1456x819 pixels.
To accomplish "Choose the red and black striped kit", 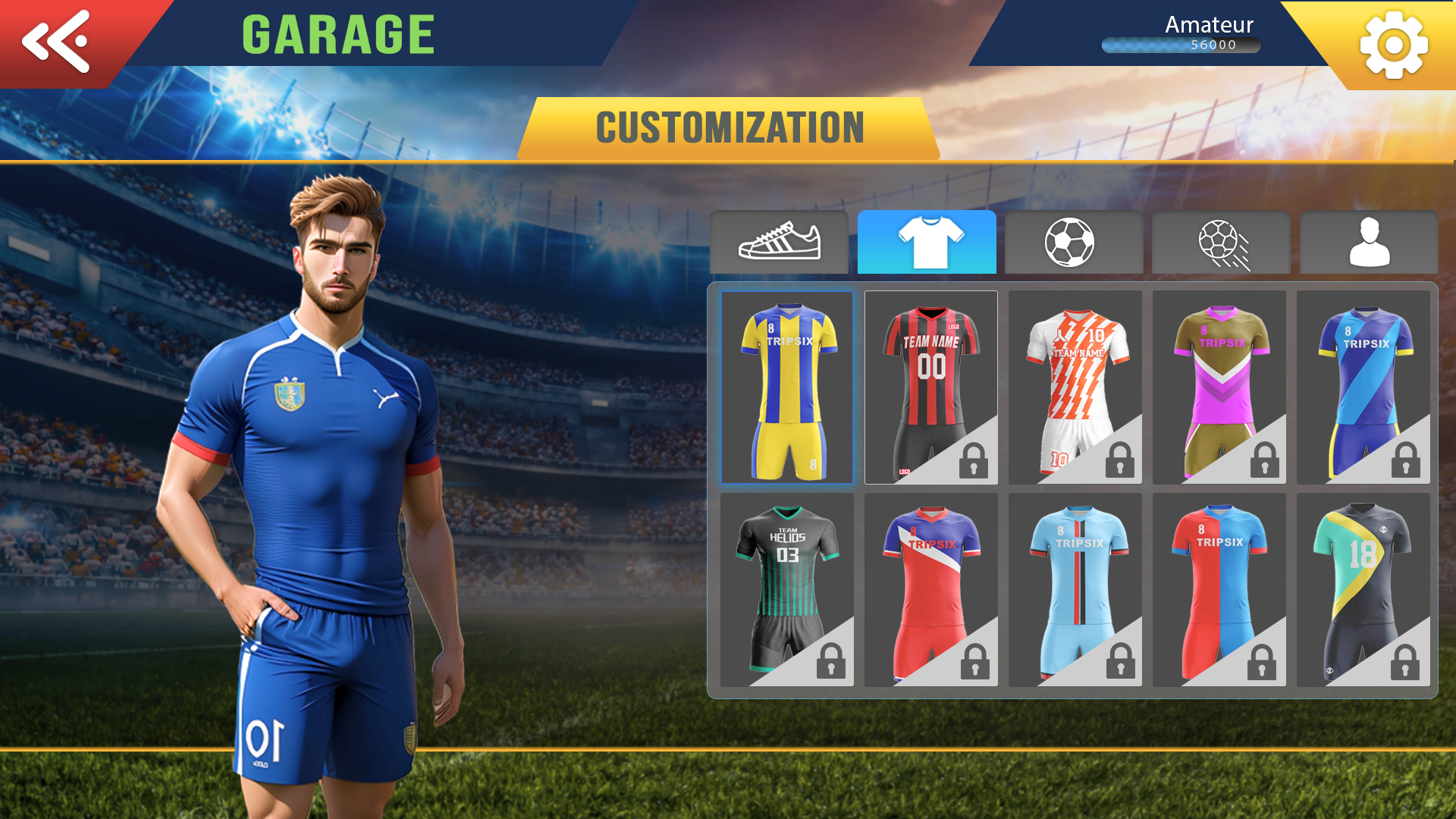I will tap(930, 388).
